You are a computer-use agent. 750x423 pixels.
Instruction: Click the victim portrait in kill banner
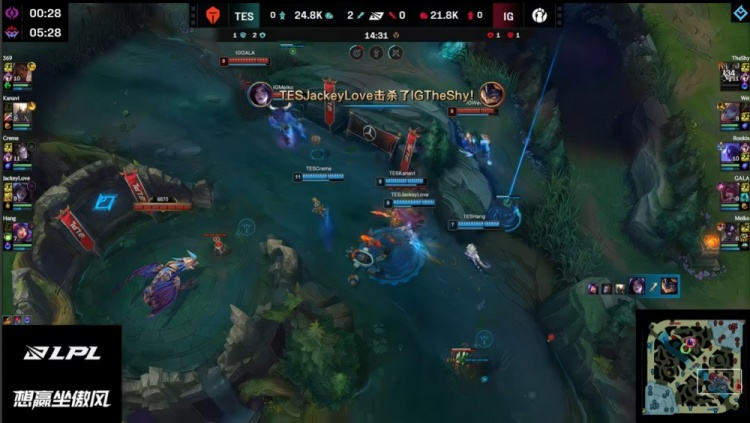click(491, 94)
